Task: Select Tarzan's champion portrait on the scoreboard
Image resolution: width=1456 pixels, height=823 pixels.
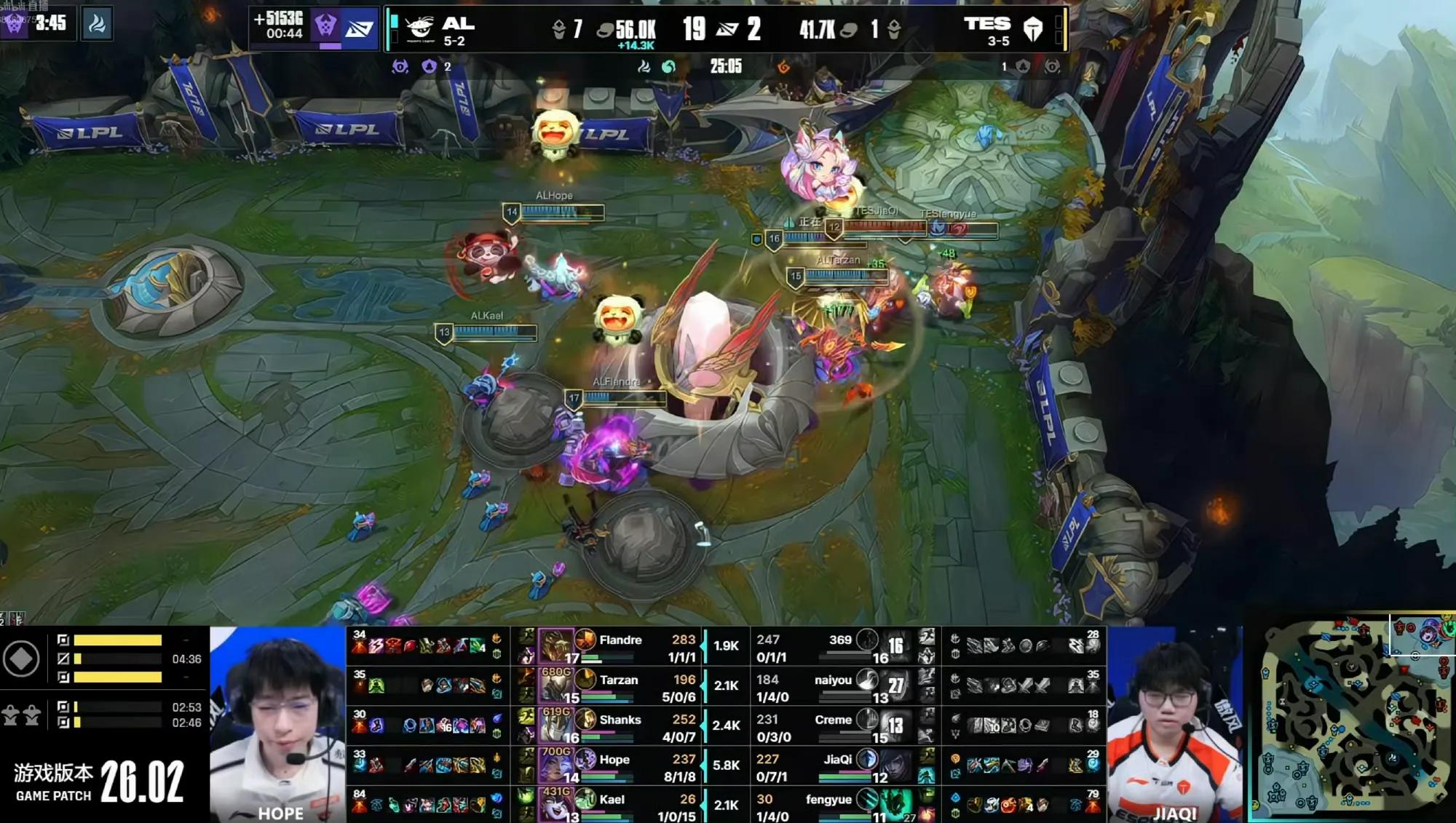Action: pos(555,685)
